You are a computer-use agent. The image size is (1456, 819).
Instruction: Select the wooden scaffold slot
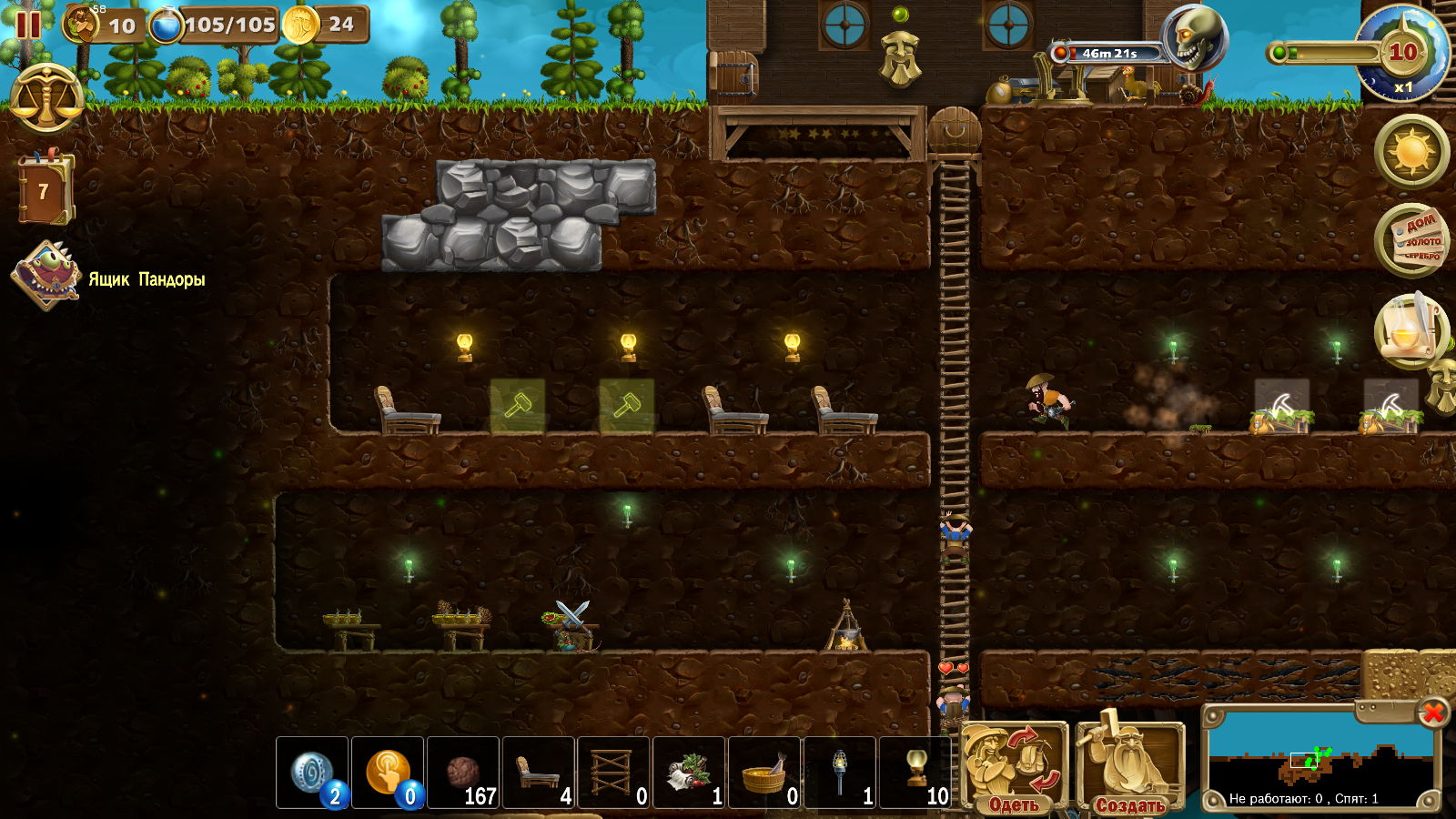614,773
